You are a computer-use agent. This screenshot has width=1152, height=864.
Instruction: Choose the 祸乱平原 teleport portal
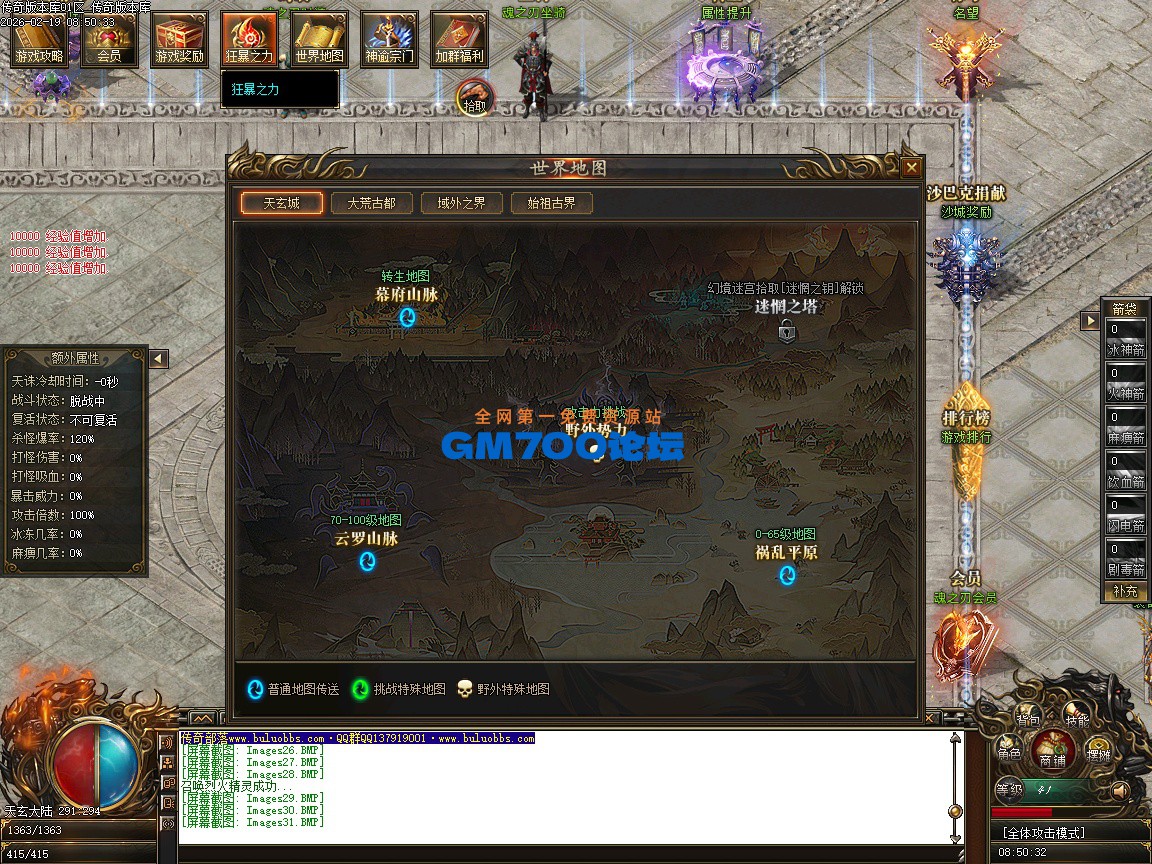pyautogui.click(x=787, y=575)
